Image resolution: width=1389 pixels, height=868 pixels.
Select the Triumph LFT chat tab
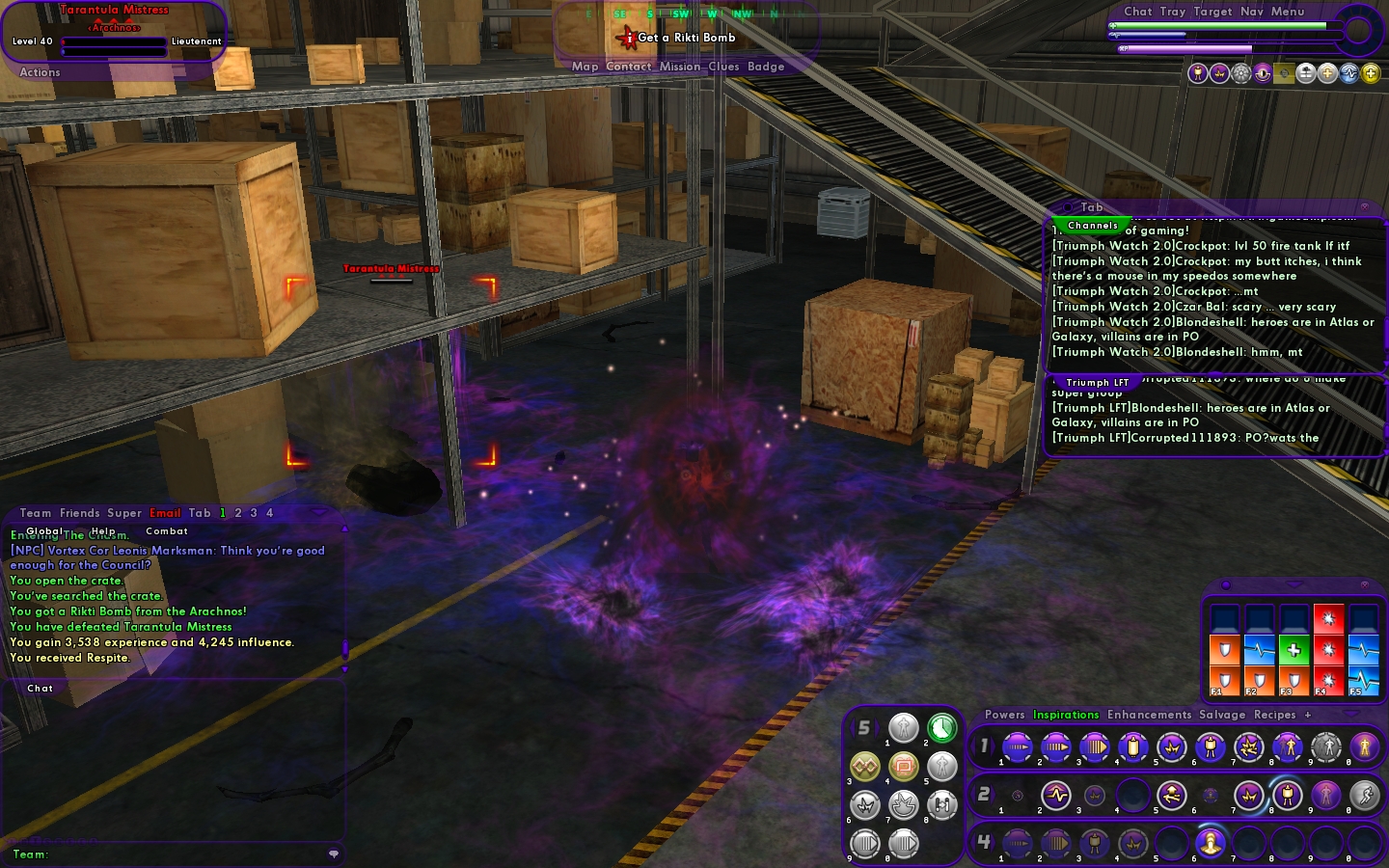(x=1098, y=383)
